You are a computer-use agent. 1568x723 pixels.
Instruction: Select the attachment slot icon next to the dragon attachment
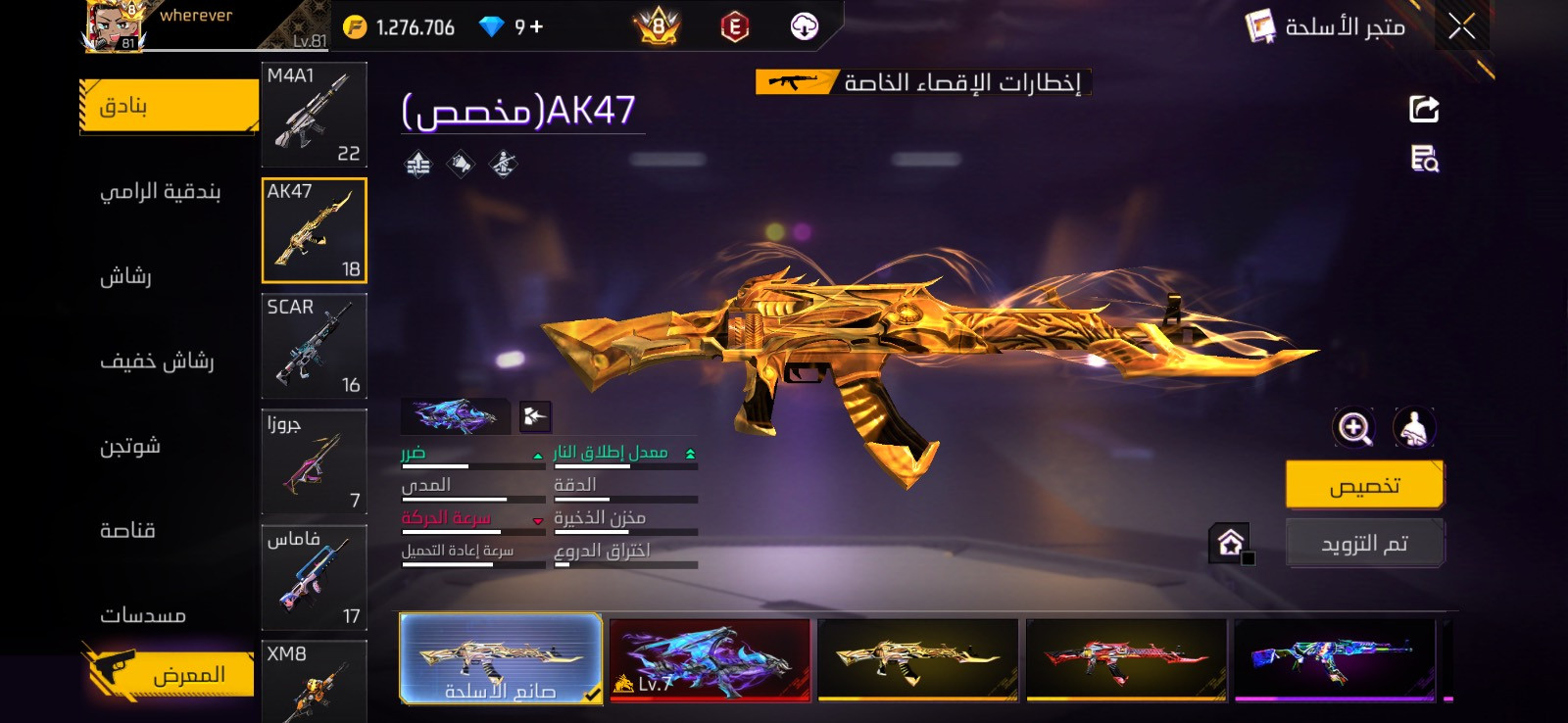pos(537,414)
